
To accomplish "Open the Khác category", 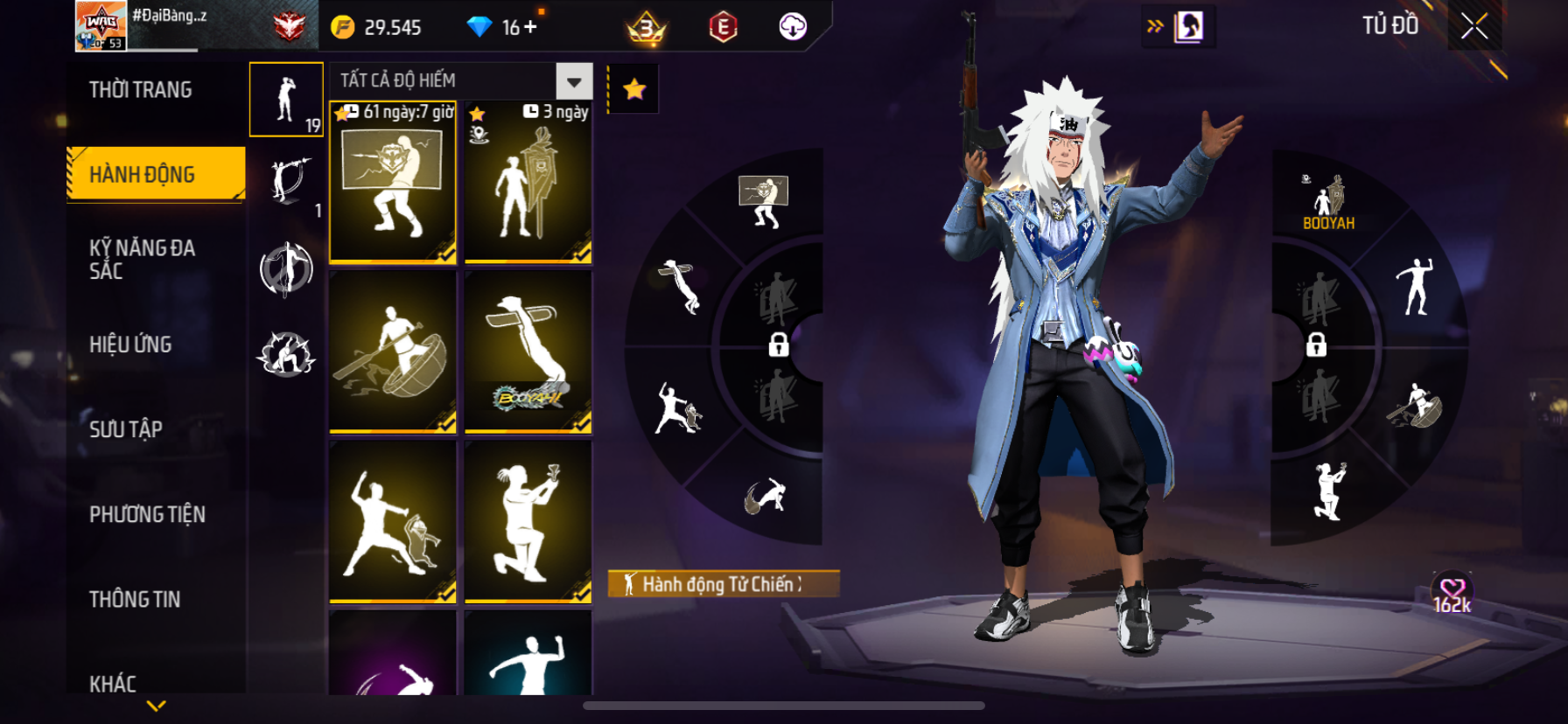I will (113, 683).
